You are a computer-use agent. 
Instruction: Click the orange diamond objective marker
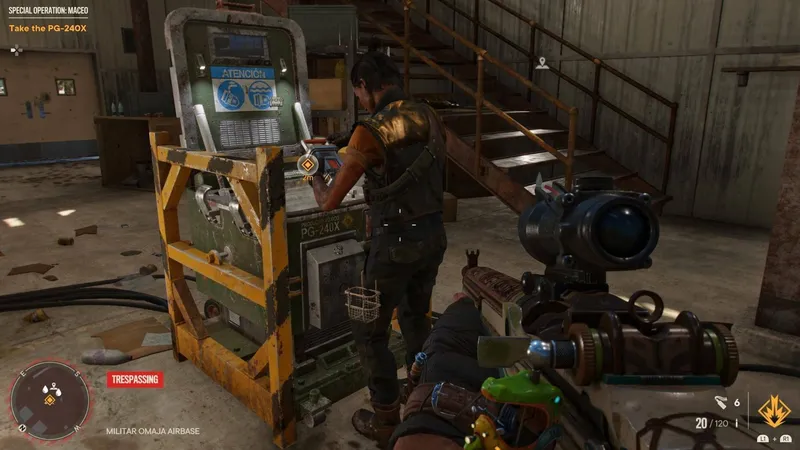click(309, 162)
